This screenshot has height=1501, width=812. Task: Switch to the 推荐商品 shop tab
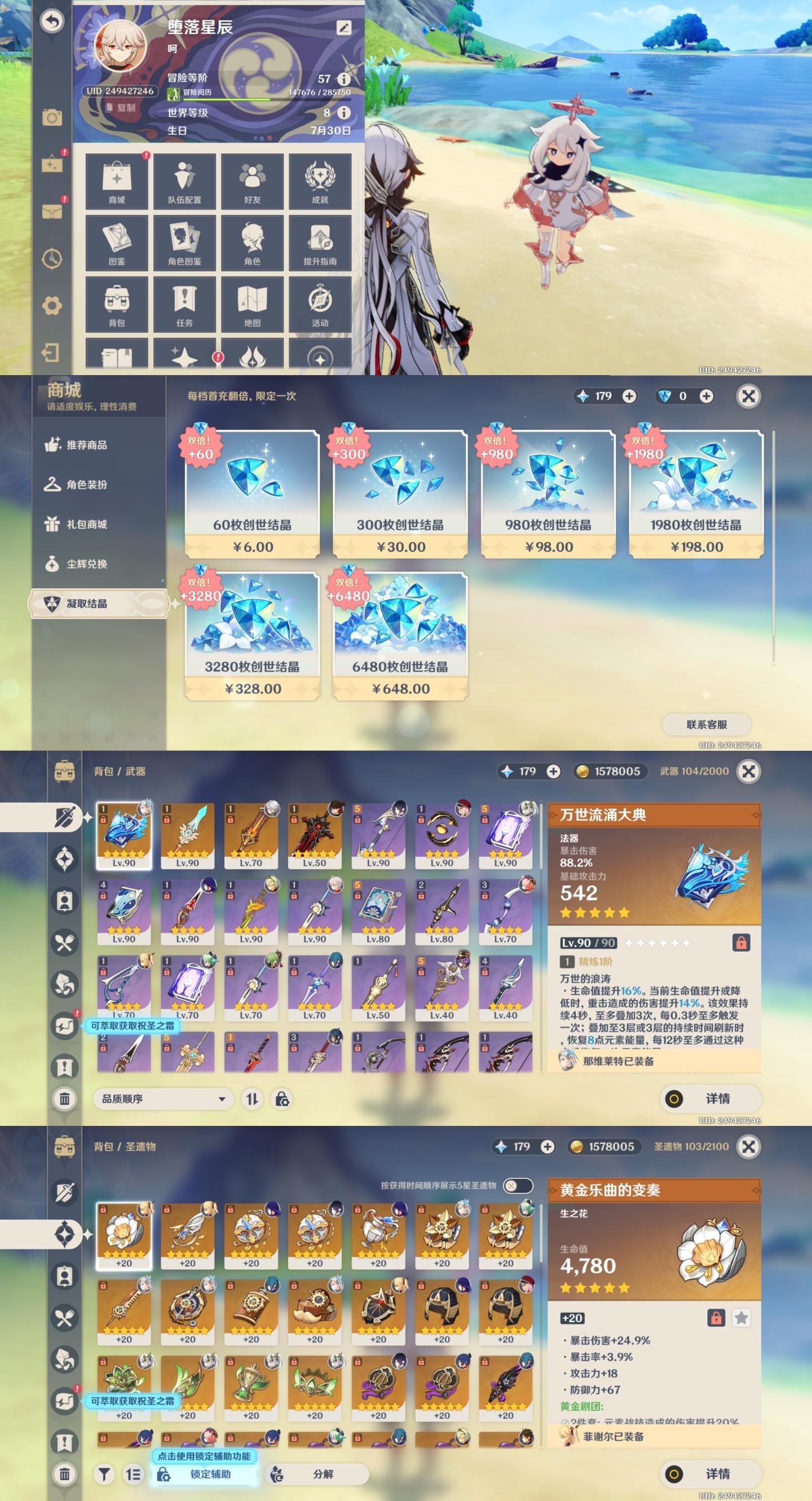click(x=86, y=445)
